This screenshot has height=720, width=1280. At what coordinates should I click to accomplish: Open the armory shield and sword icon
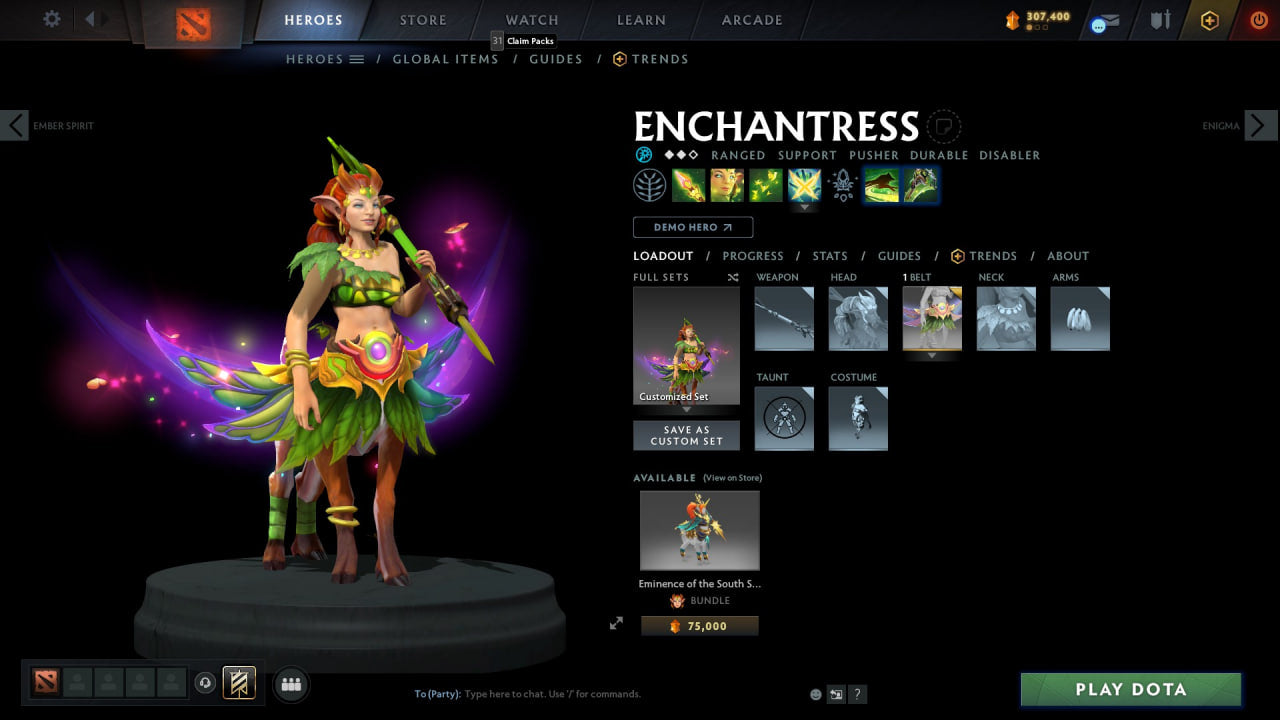(x=1161, y=20)
